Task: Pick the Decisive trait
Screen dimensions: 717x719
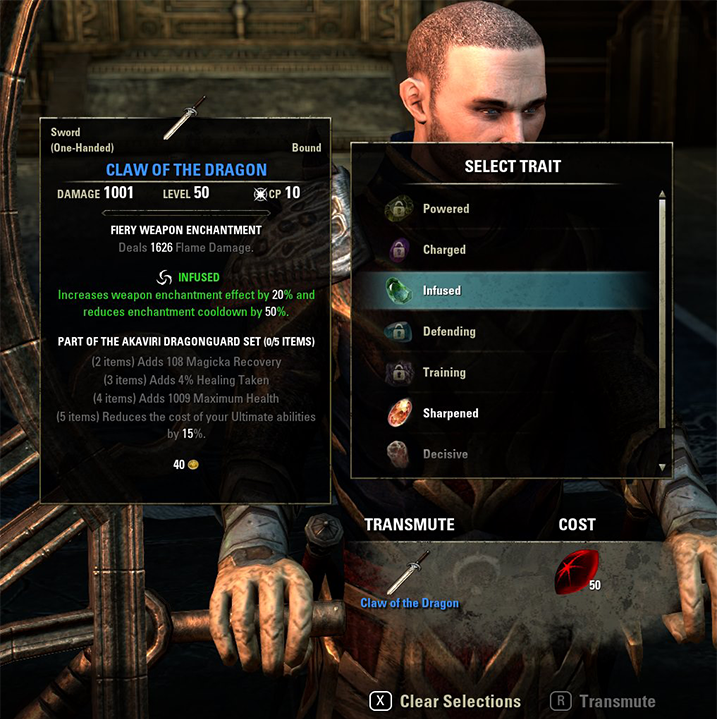Action: coord(444,454)
